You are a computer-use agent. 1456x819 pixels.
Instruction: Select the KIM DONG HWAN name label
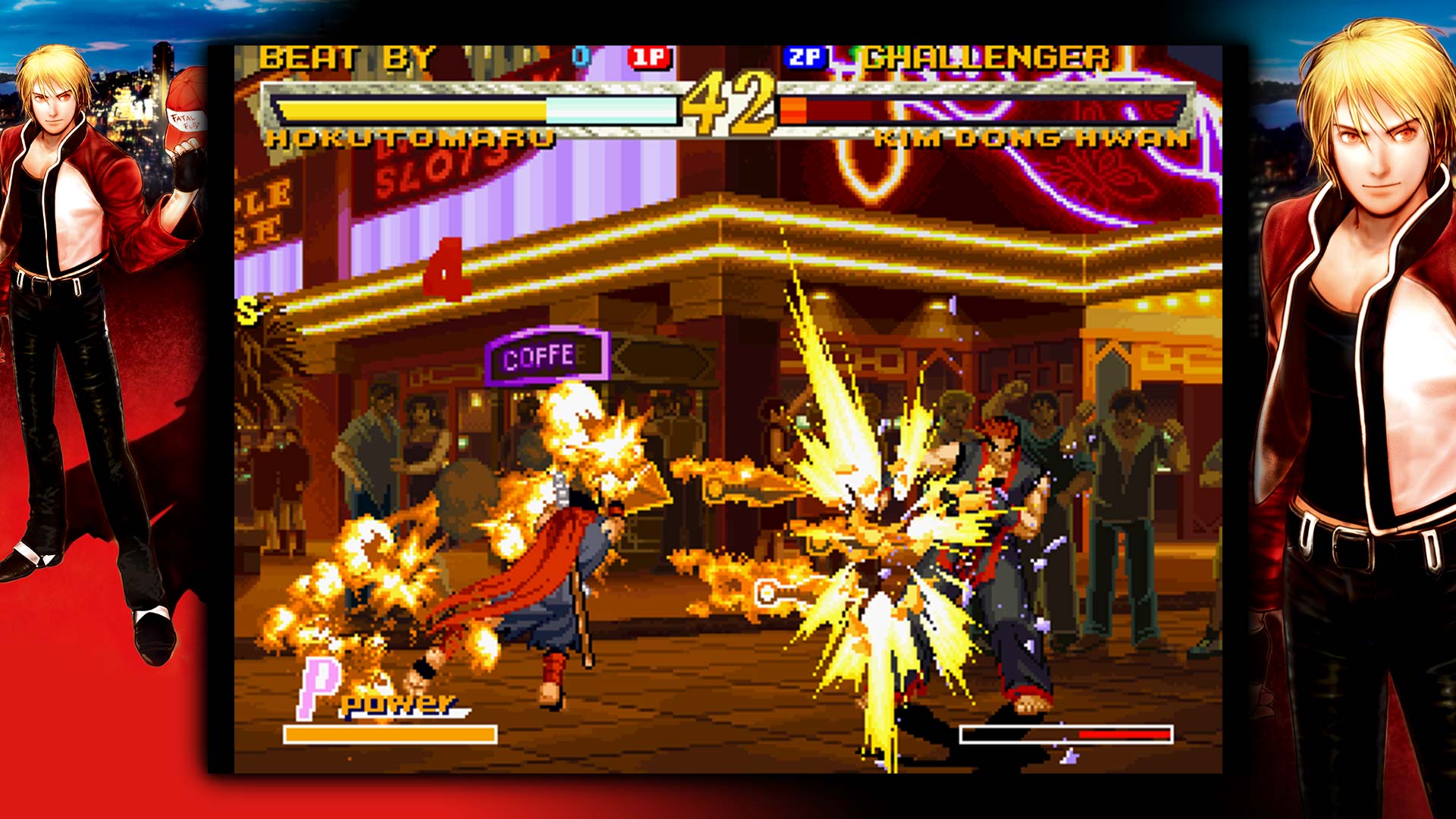coord(1031,139)
